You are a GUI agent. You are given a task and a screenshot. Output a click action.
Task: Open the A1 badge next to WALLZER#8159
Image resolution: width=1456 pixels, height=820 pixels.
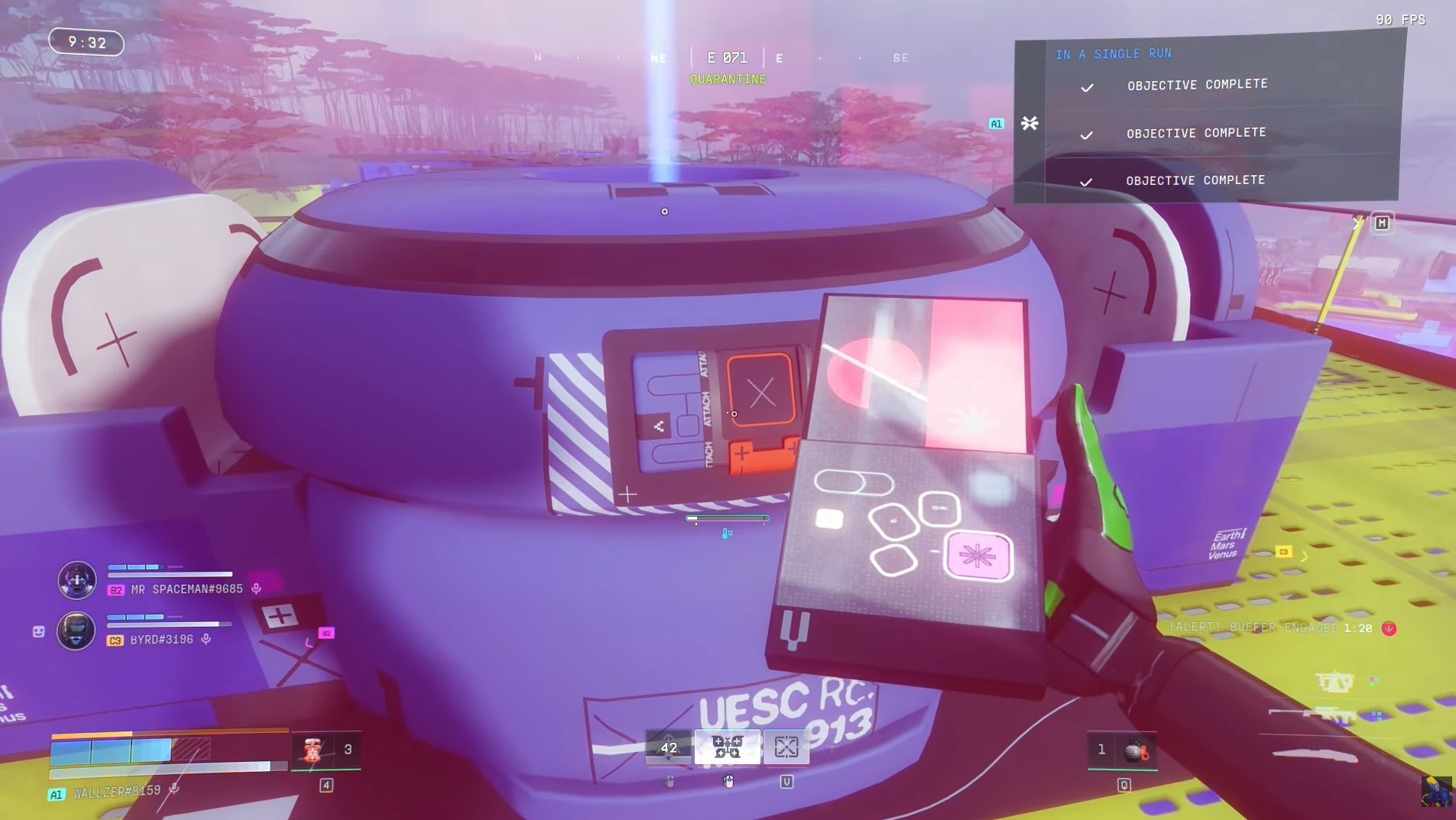pyautogui.click(x=55, y=794)
